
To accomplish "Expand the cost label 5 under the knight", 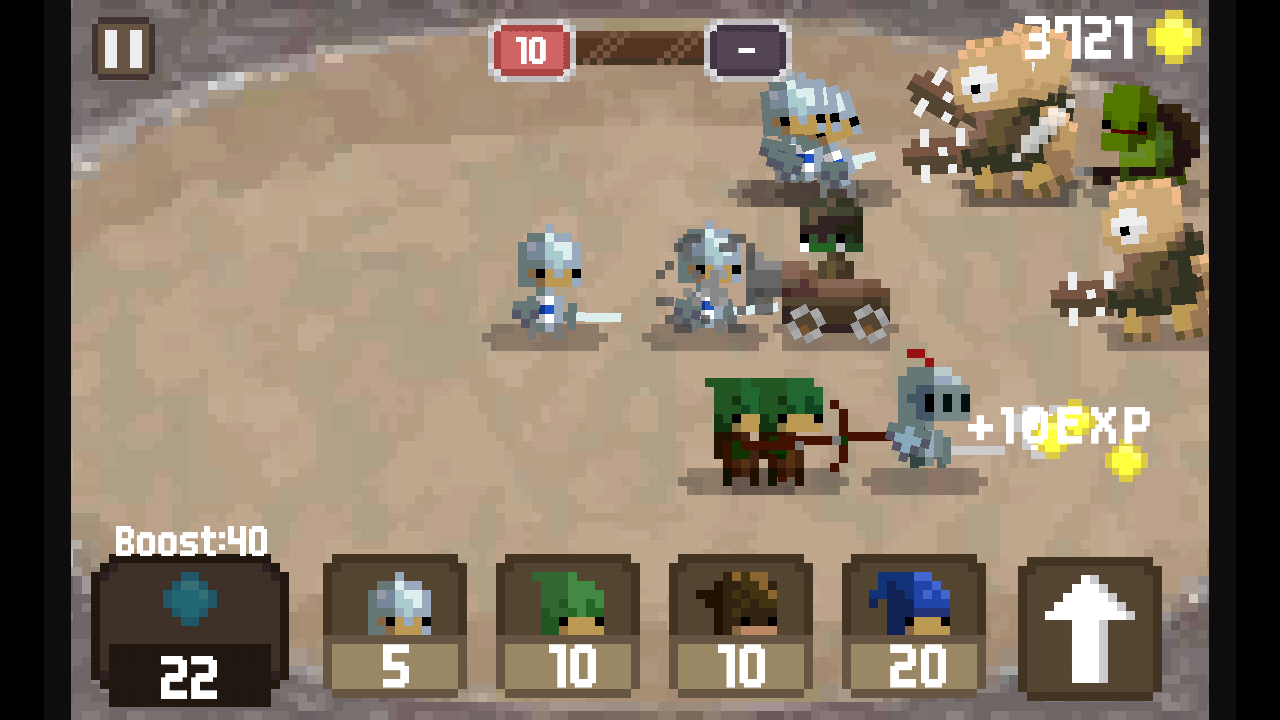I will click(393, 666).
